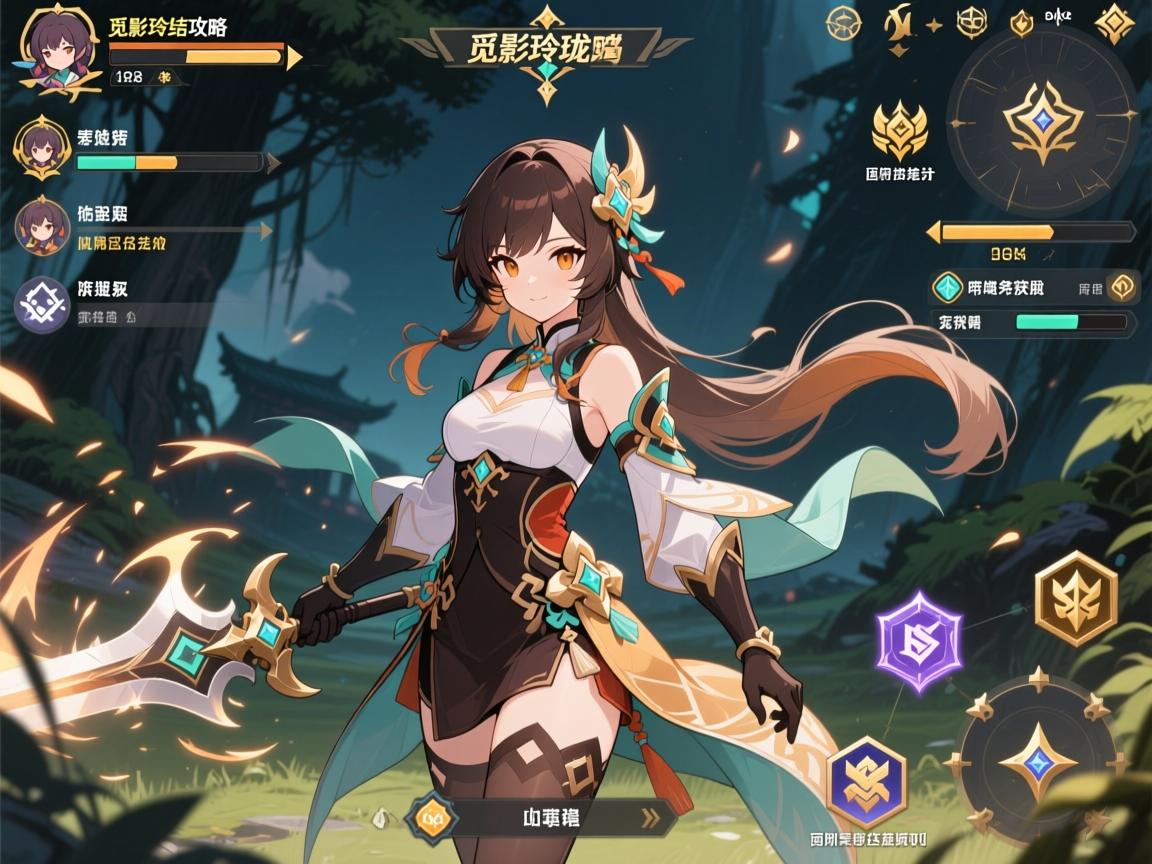
Task: Click the teal diamond objective icon
Action: 945,288
